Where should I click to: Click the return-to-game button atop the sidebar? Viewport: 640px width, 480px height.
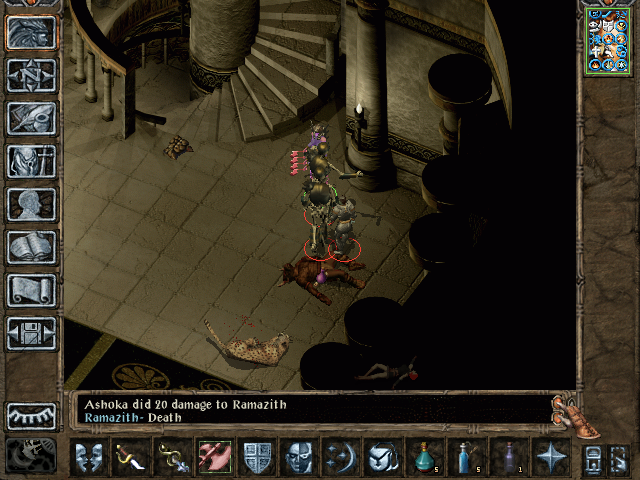[x=32, y=33]
